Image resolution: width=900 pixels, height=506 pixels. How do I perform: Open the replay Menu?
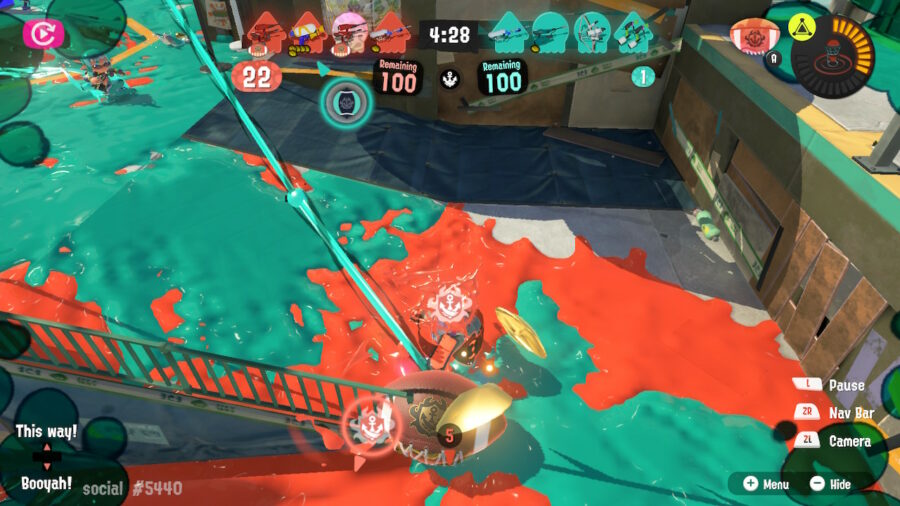(766, 484)
